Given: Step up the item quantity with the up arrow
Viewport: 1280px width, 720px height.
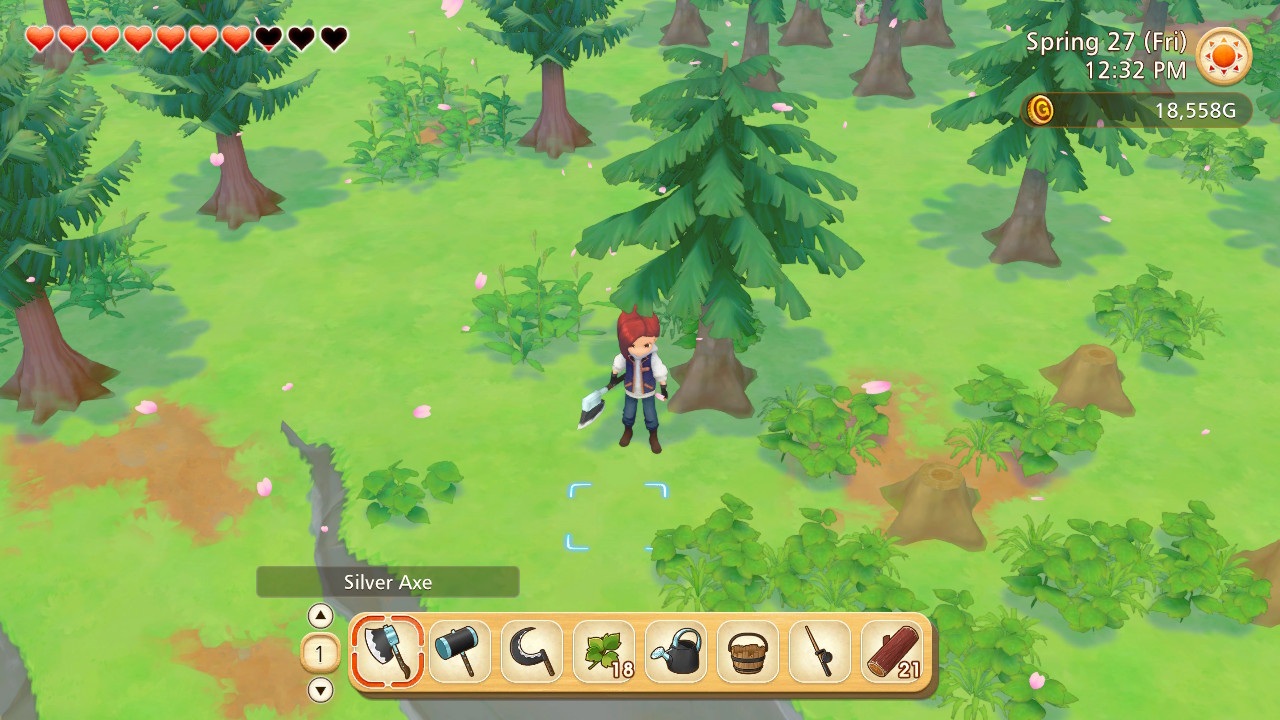Looking at the screenshot, I should point(318,616).
